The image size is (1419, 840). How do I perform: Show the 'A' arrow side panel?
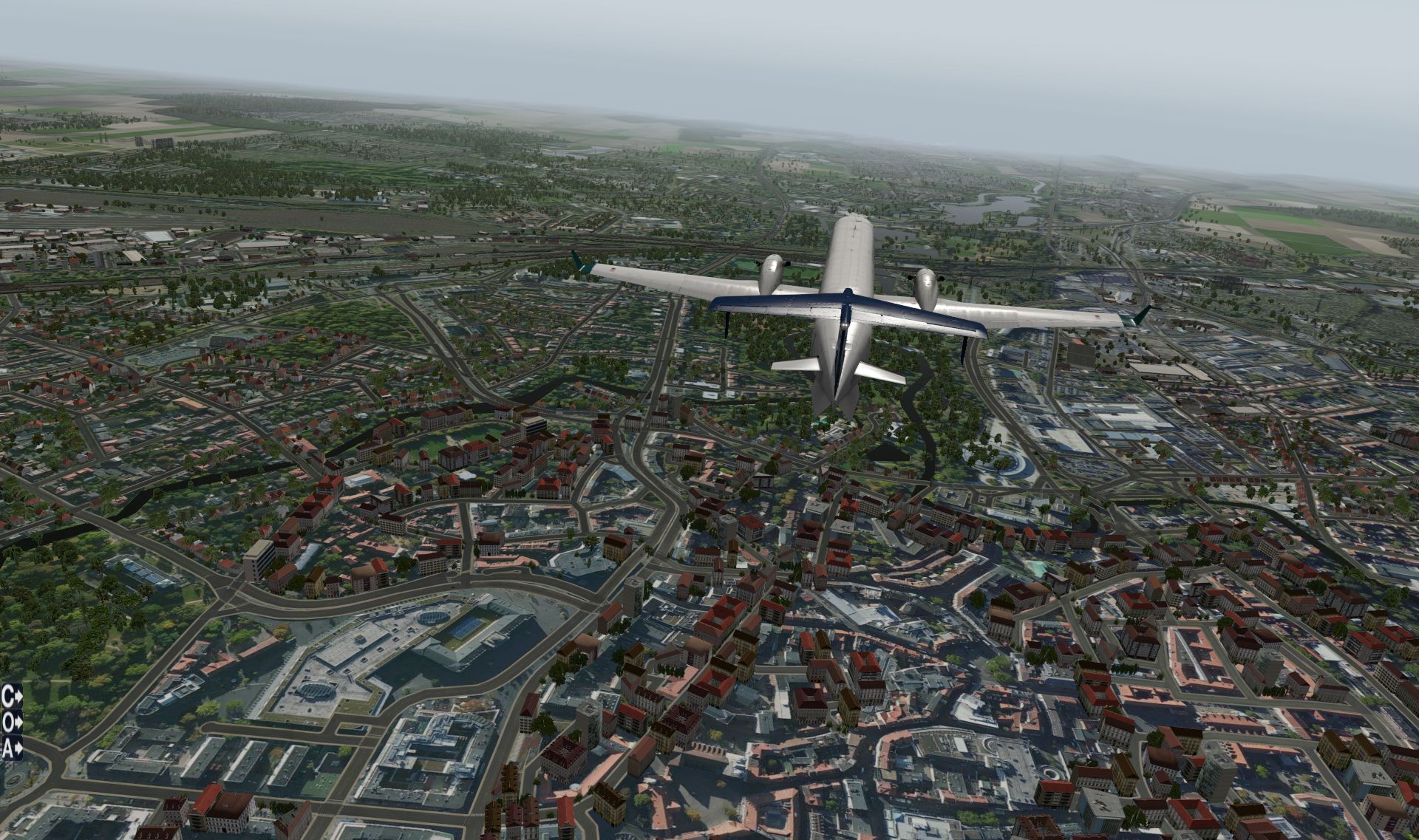click(12, 748)
